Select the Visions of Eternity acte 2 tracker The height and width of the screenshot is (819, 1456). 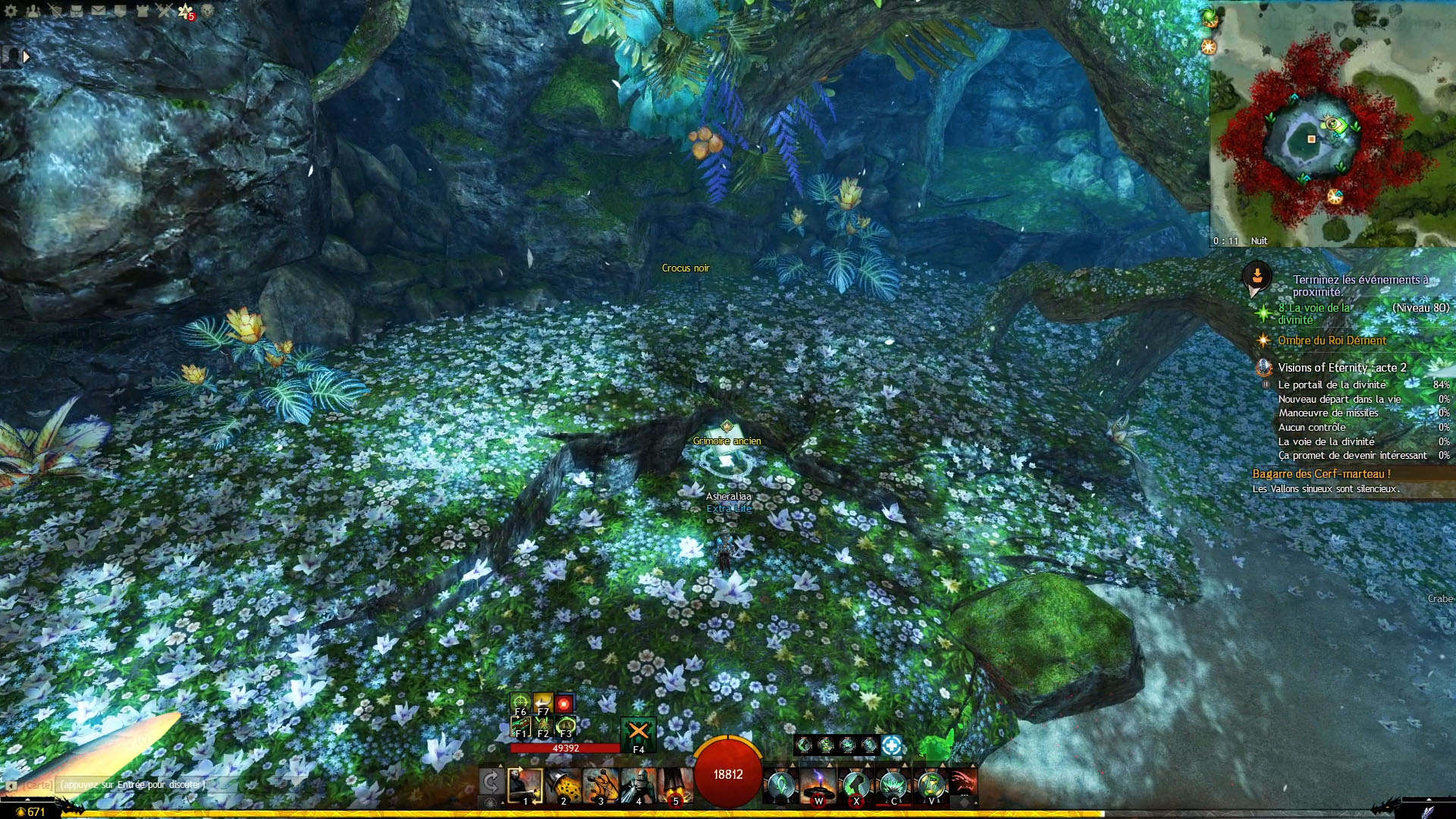[x=1341, y=368]
